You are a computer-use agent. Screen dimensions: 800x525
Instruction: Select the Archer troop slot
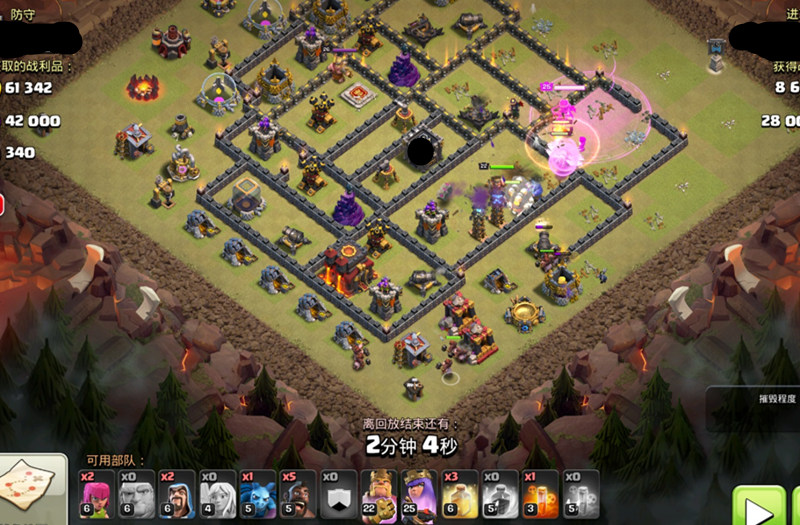click(98, 494)
